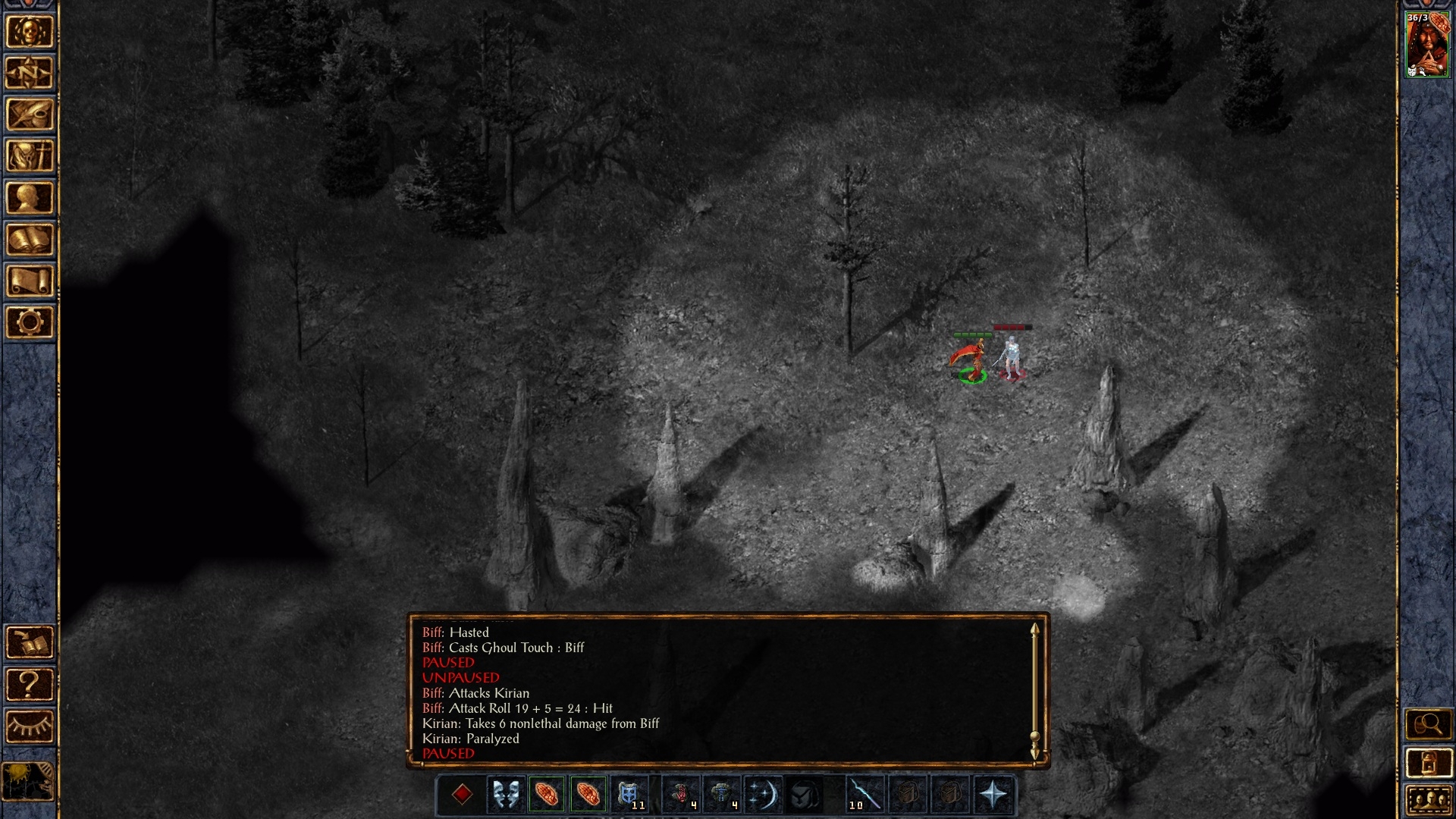Open the inventory helmet and sword button
1456x819 pixels.
pyautogui.click(x=30, y=157)
